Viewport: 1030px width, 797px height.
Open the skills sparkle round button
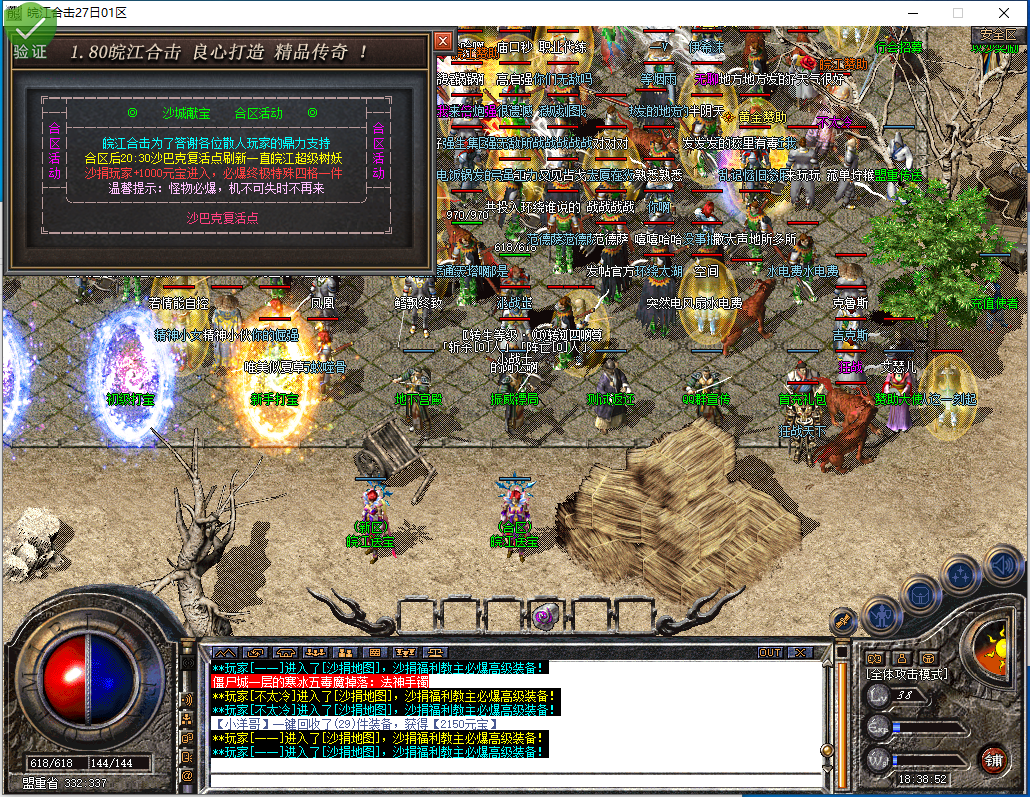pos(960,576)
